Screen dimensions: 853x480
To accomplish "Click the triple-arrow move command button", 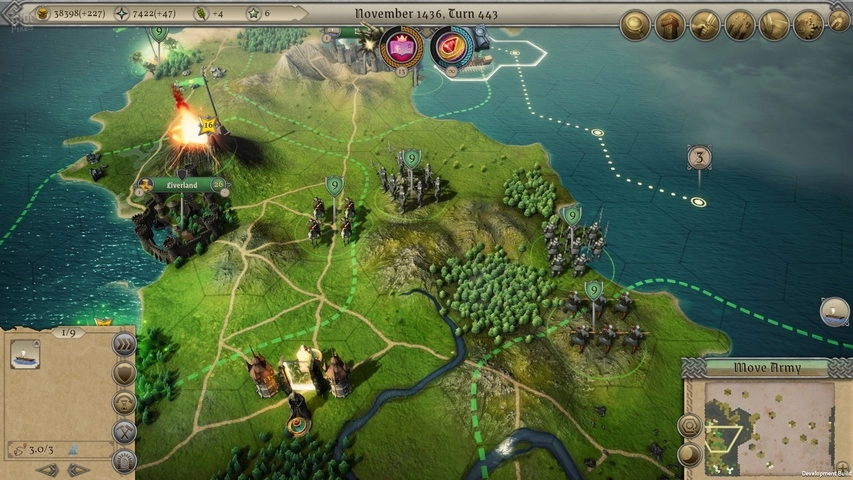I will tap(124, 344).
